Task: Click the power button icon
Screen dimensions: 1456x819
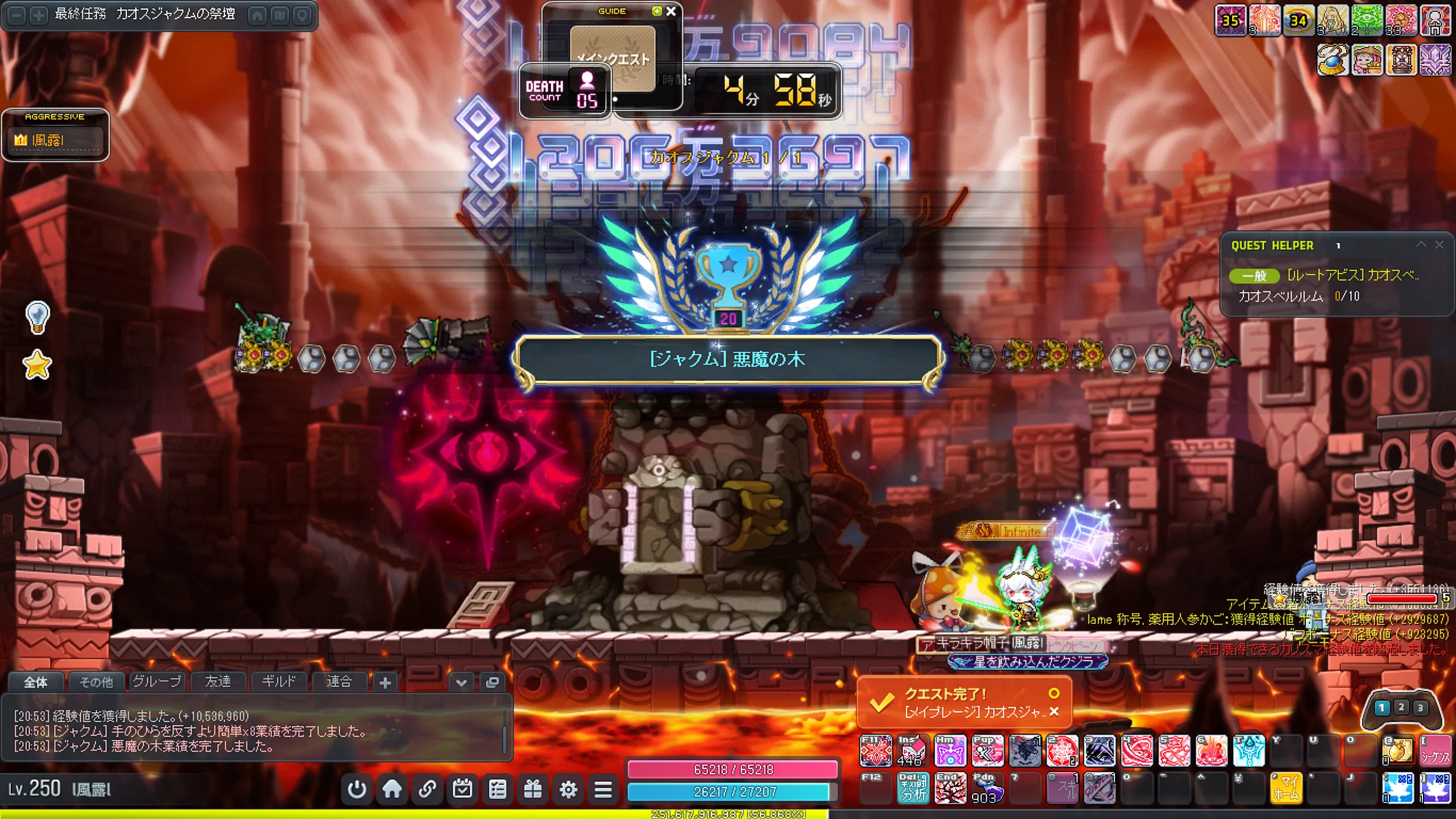Action: (x=357, y=789)
